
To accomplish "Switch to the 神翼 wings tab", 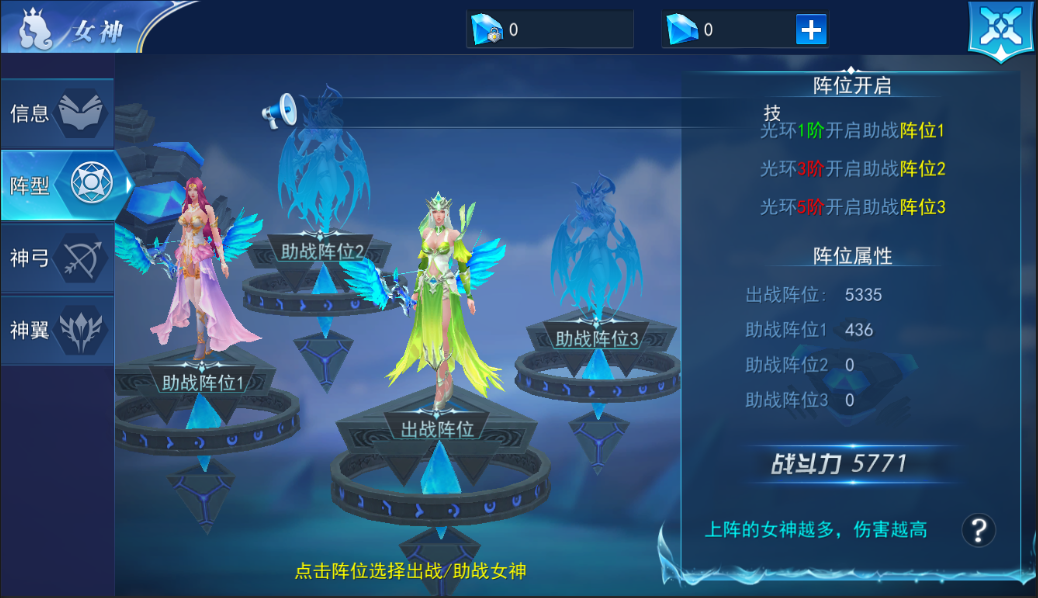I will point(56,330).
